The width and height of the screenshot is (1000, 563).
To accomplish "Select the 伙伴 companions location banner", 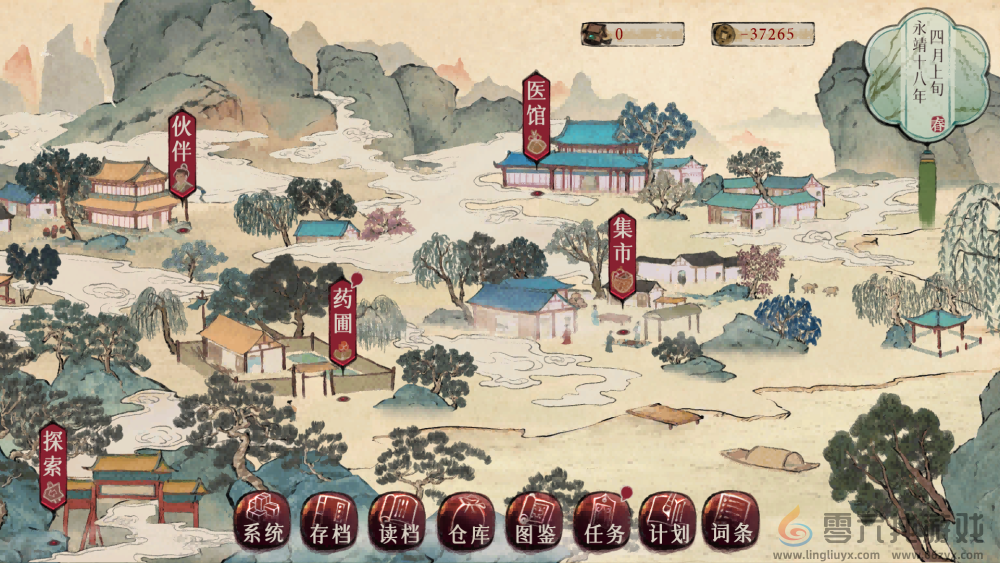I will 182,153.
